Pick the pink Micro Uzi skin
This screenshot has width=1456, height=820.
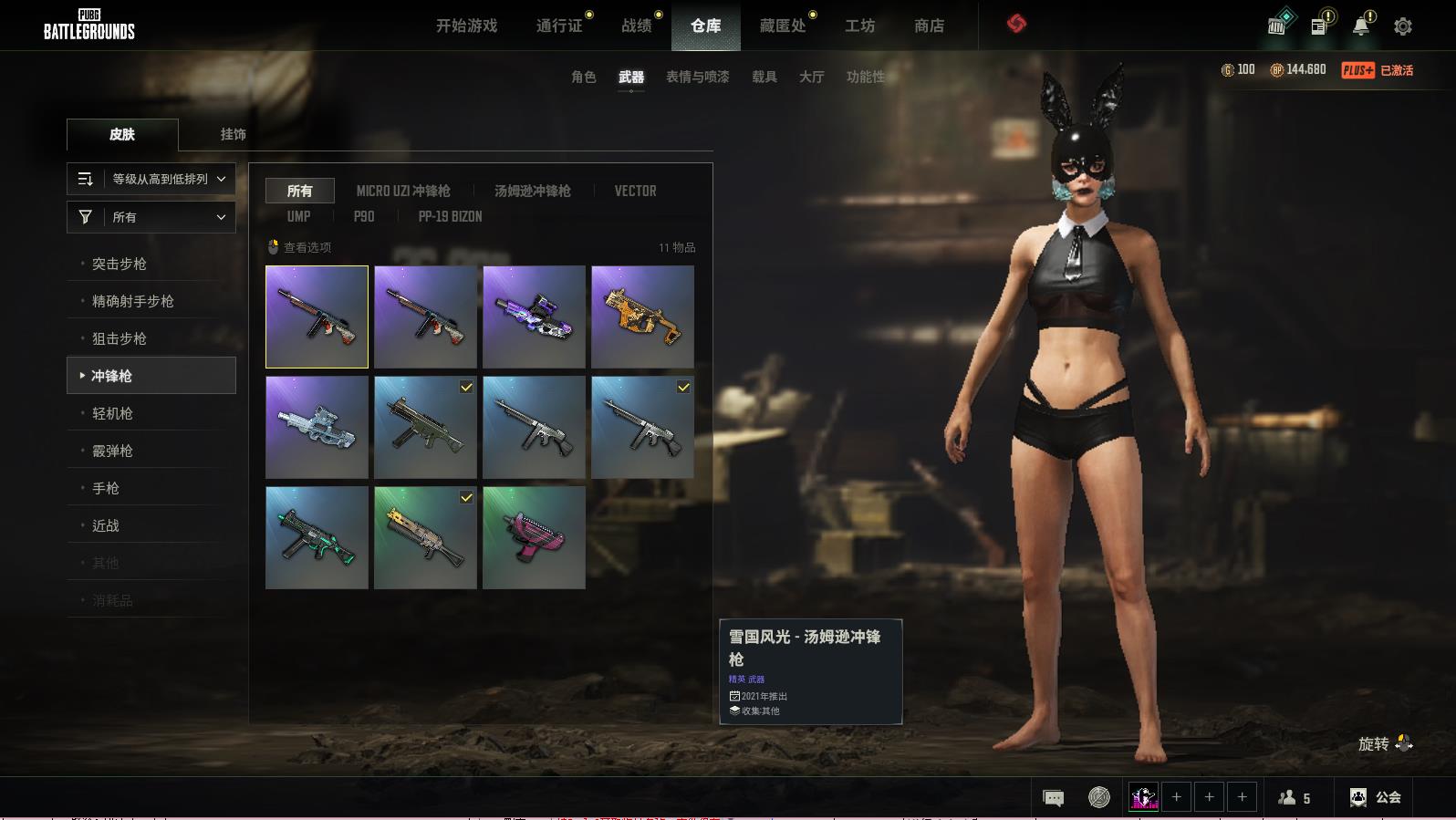click(534, 537)
